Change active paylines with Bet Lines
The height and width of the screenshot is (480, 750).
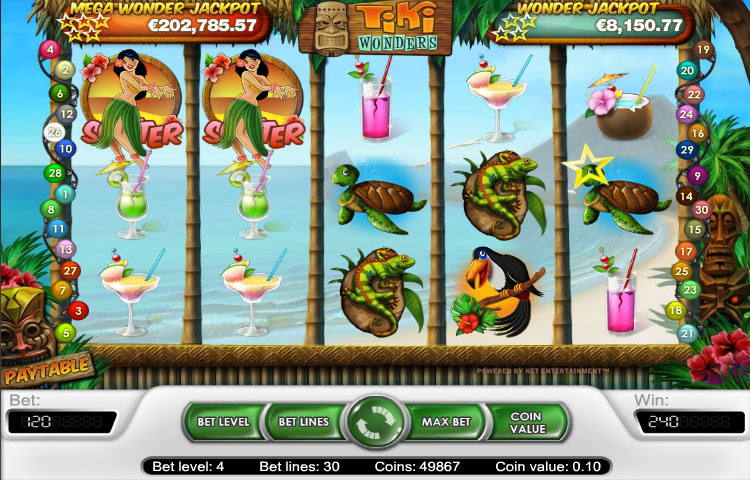(303, 422)
